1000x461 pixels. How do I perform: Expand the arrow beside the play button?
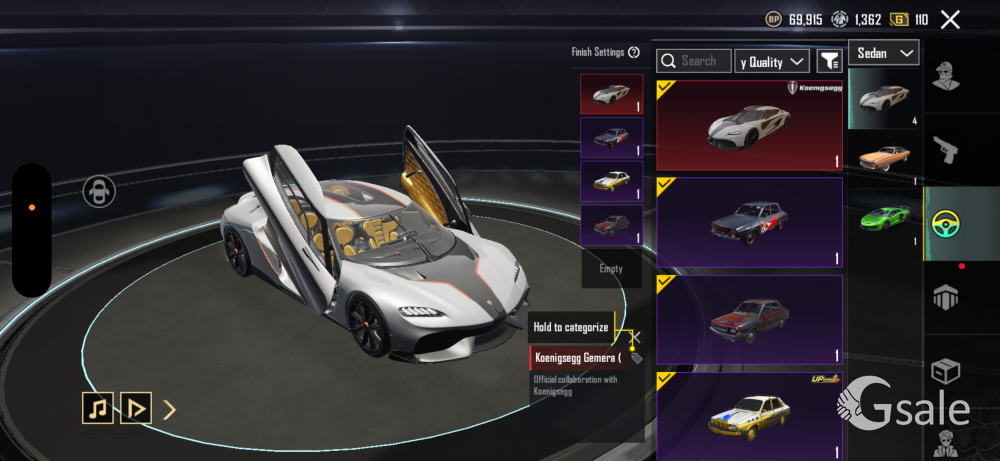[x=170, y=408]
